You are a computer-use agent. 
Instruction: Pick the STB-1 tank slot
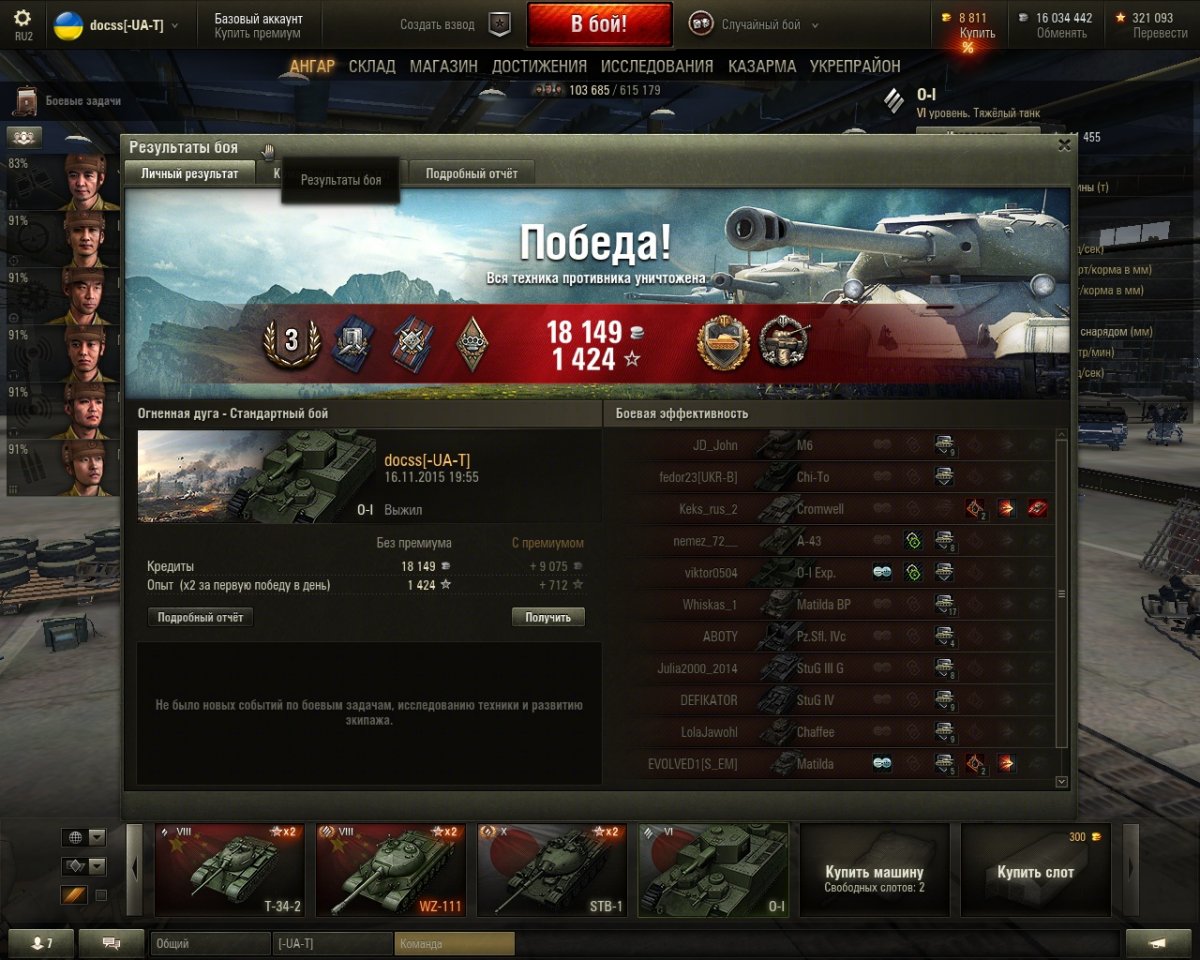click(x=551, y=870)
